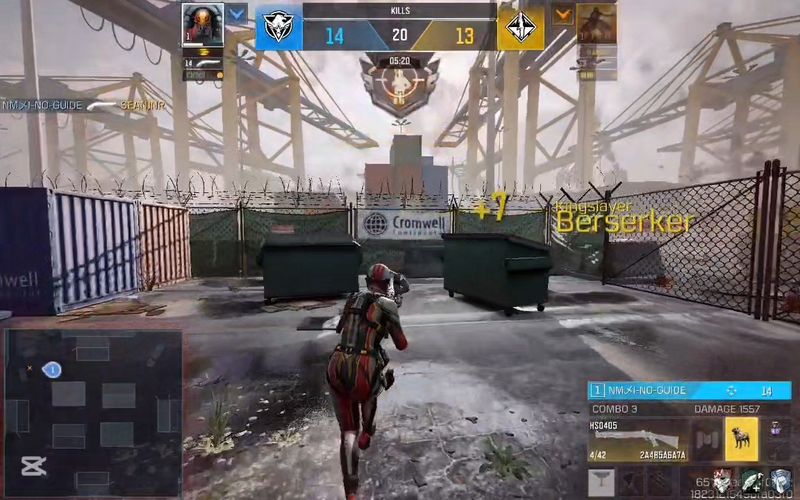The image size is (800, 500).
Task: Select the gray funnel-shaped item slot
Action: coord(601,483)
